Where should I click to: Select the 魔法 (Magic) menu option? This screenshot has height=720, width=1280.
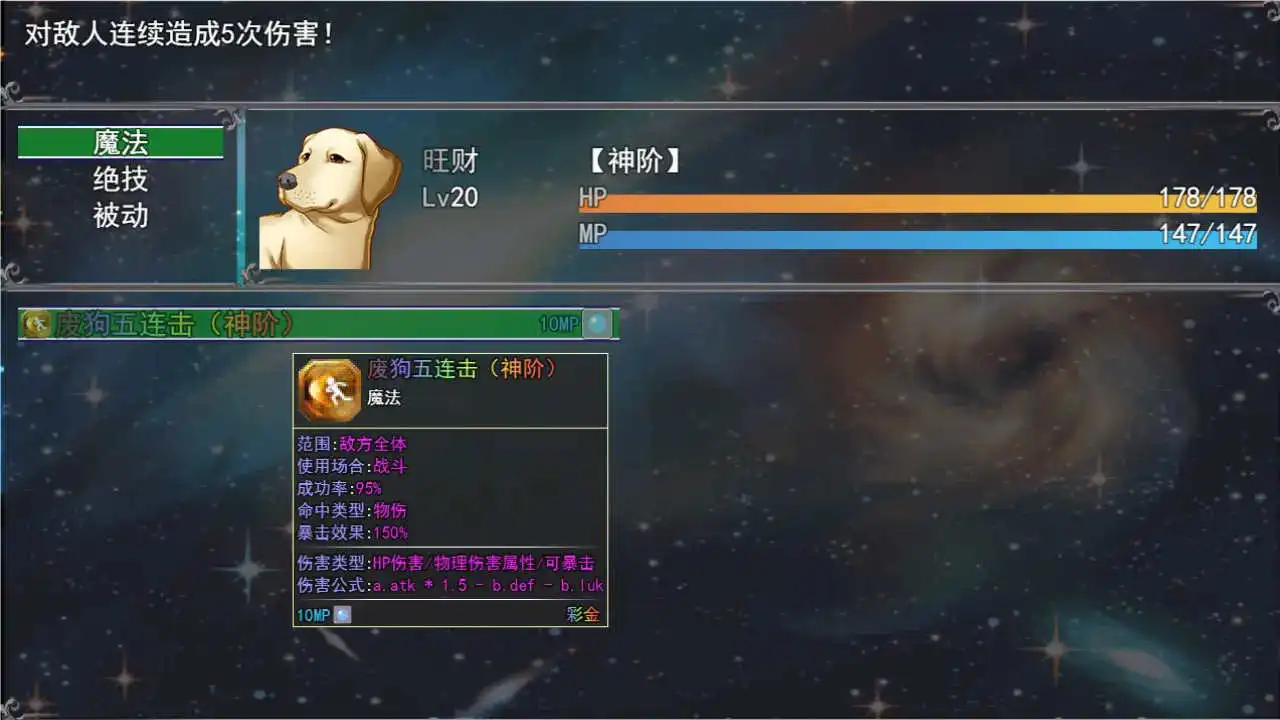(x=120, y=142)
